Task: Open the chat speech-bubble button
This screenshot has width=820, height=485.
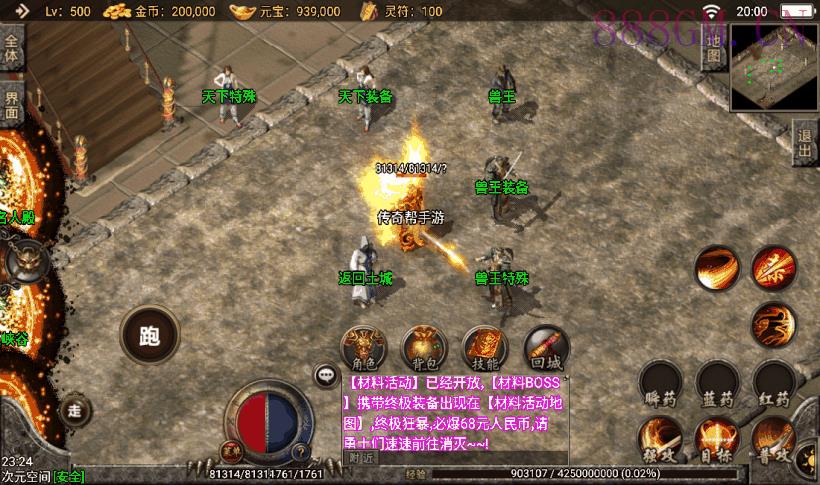Action: 325,376
